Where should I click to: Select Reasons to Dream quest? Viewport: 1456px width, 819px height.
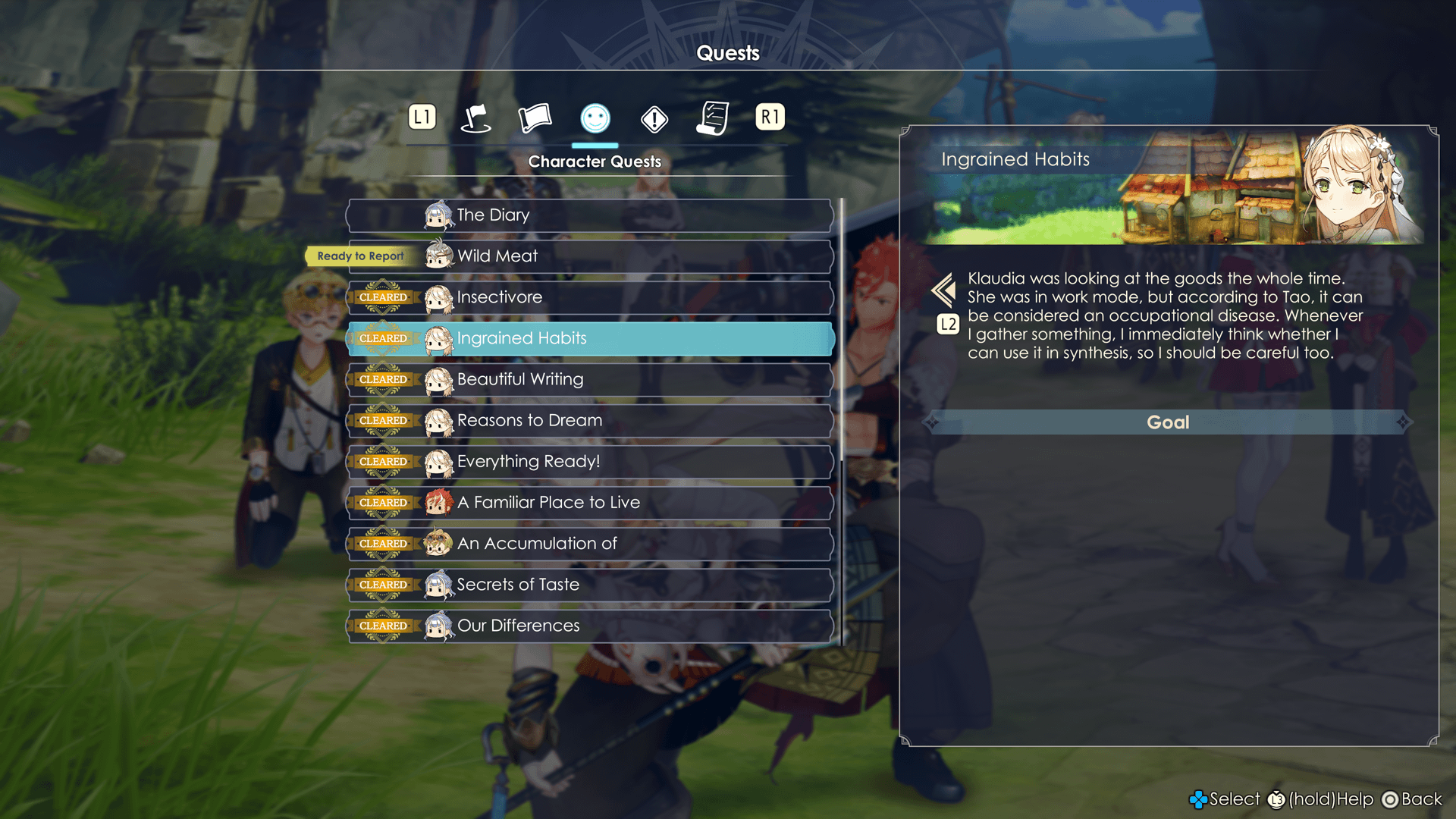pyautogui.click(x=590, y=420)
